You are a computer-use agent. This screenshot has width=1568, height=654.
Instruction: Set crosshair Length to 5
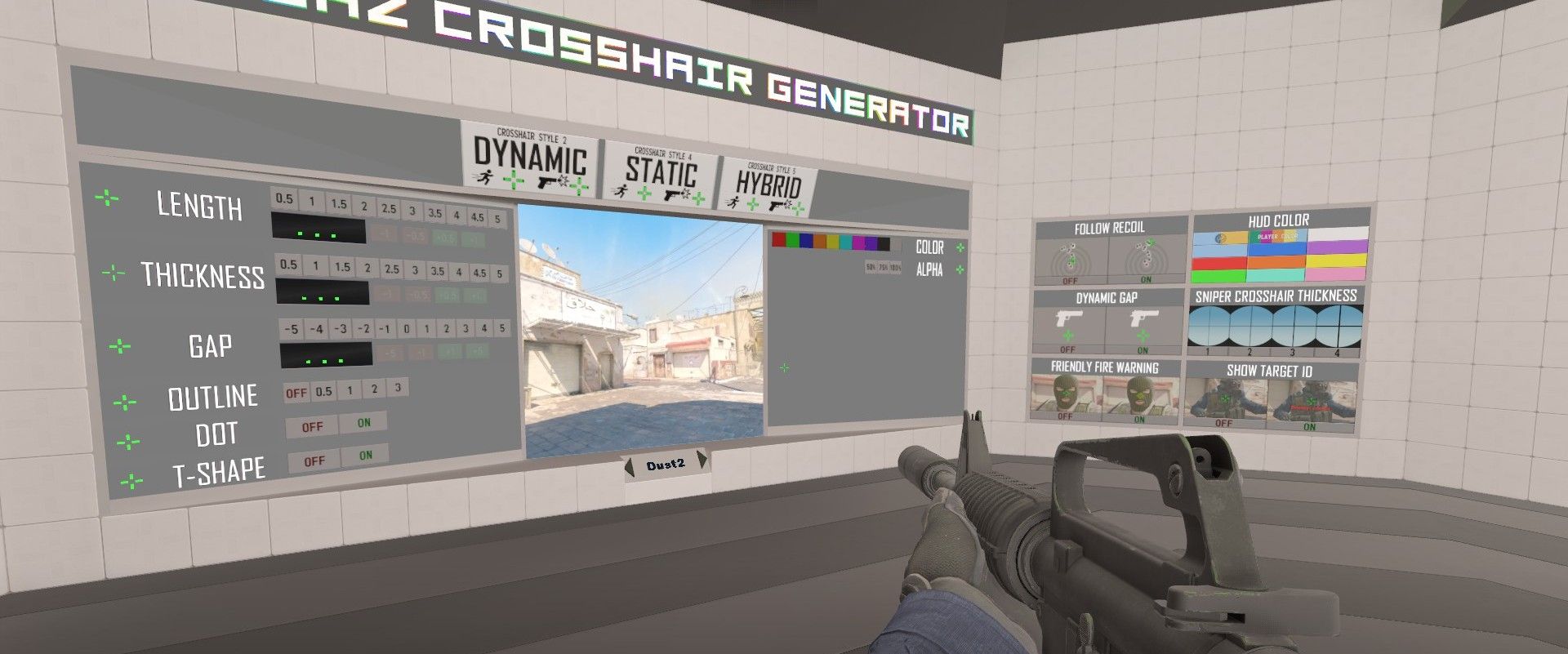497,219
